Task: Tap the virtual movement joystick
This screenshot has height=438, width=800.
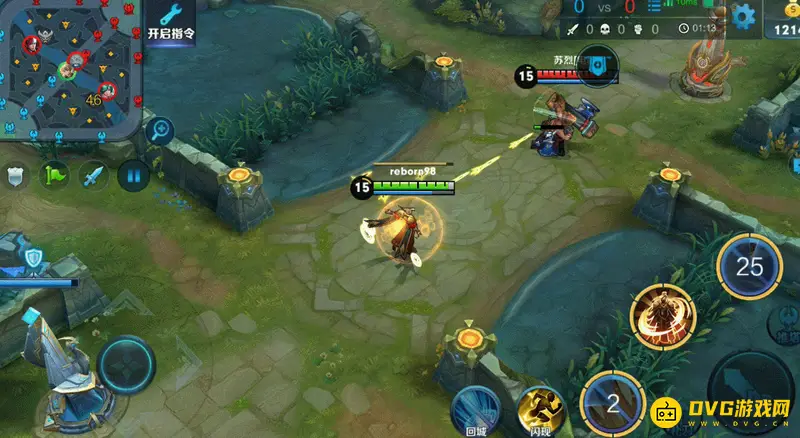Action: click(x=126, y=366)
